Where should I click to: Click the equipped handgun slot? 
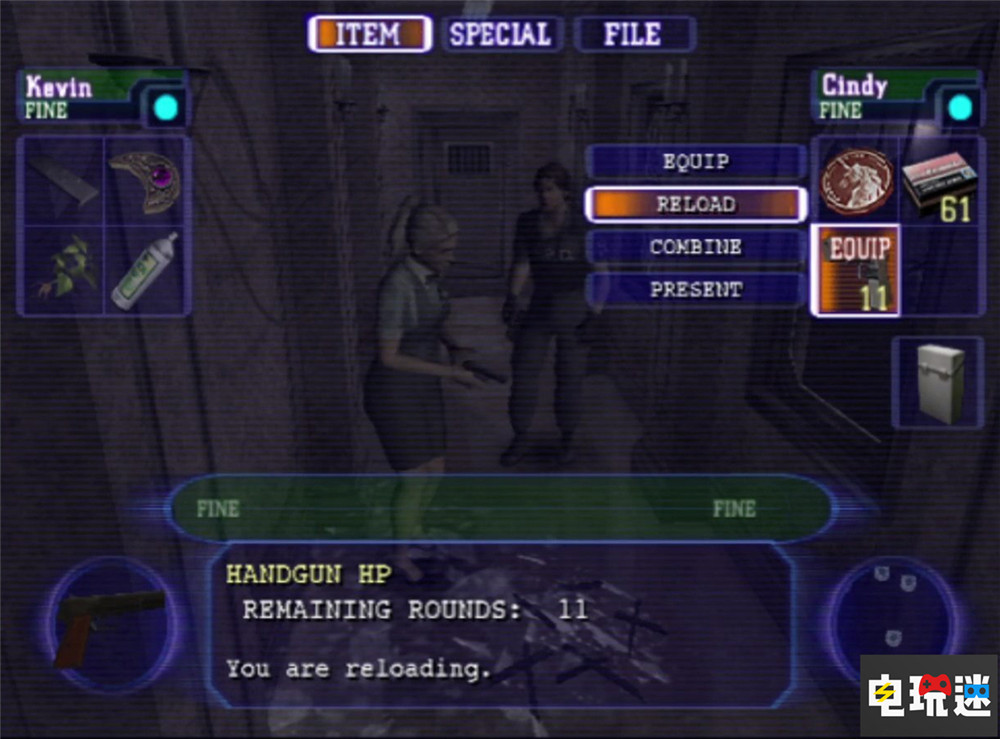(x=856, y=270)
